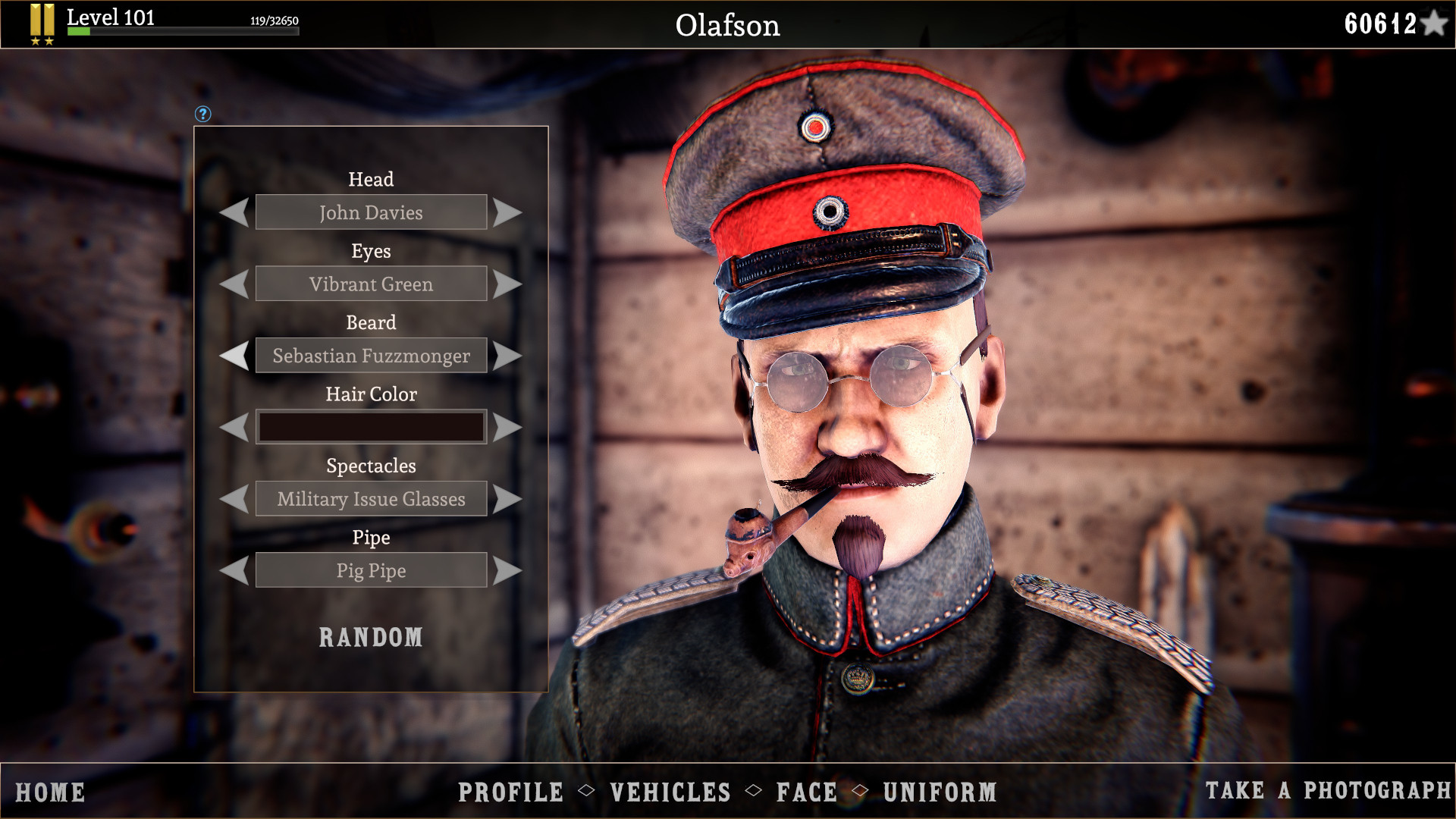Open the Hair Color swatch field
Image resolution: width=1456 pixels, height=819 pixels.
click(371, 426)
